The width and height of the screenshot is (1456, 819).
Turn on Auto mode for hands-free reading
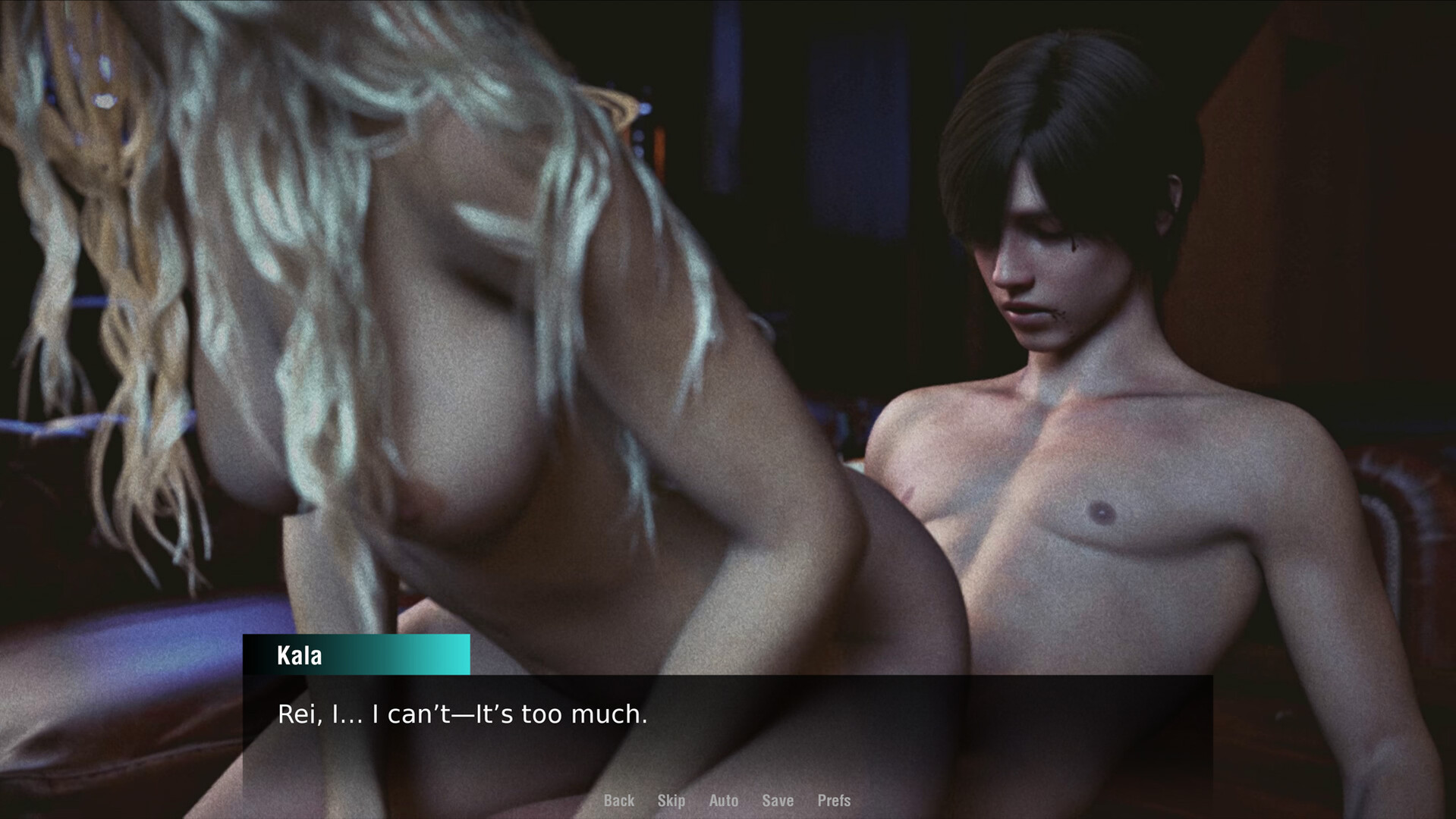point(723,800)
